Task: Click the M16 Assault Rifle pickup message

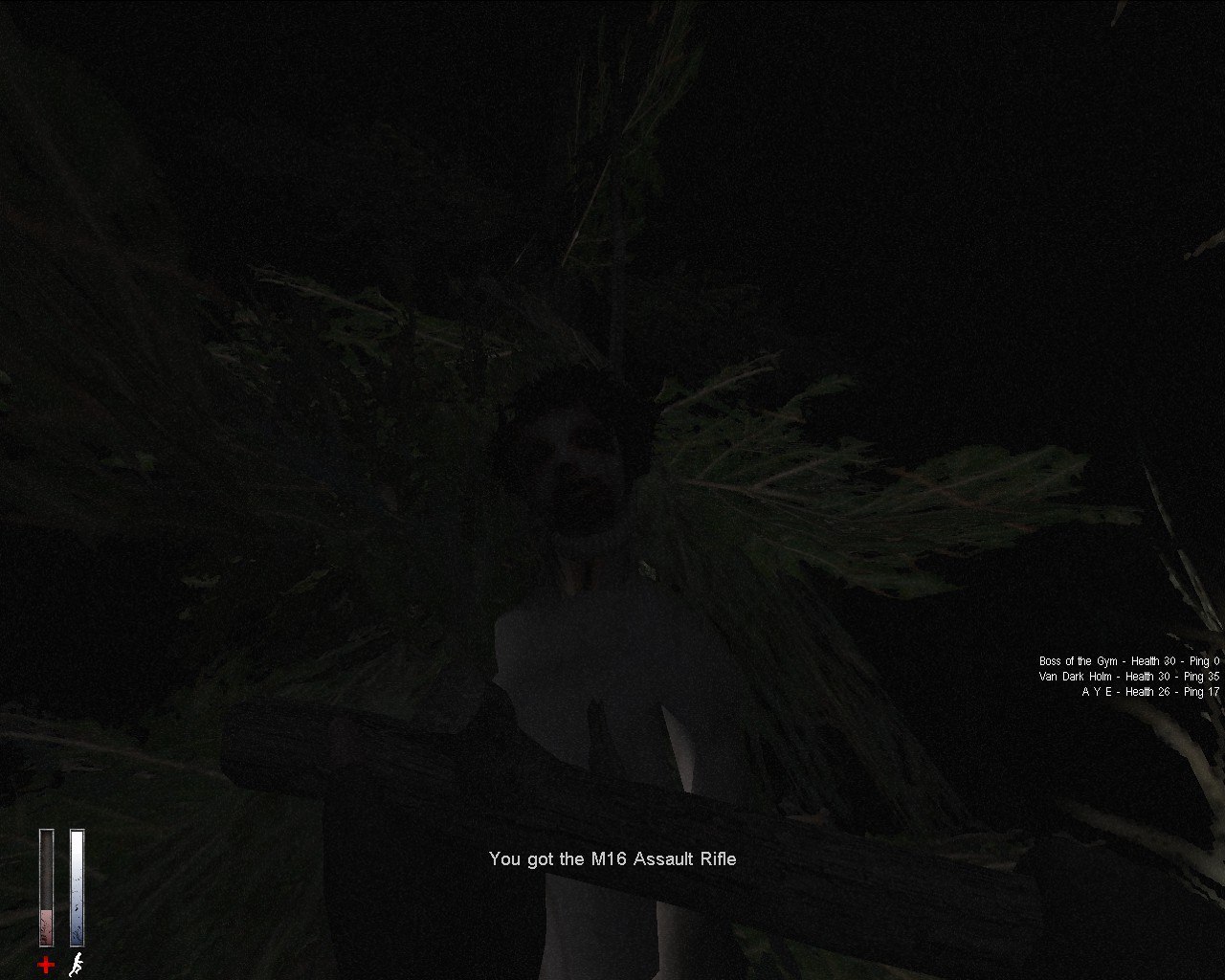Action: tap(612, 859)
